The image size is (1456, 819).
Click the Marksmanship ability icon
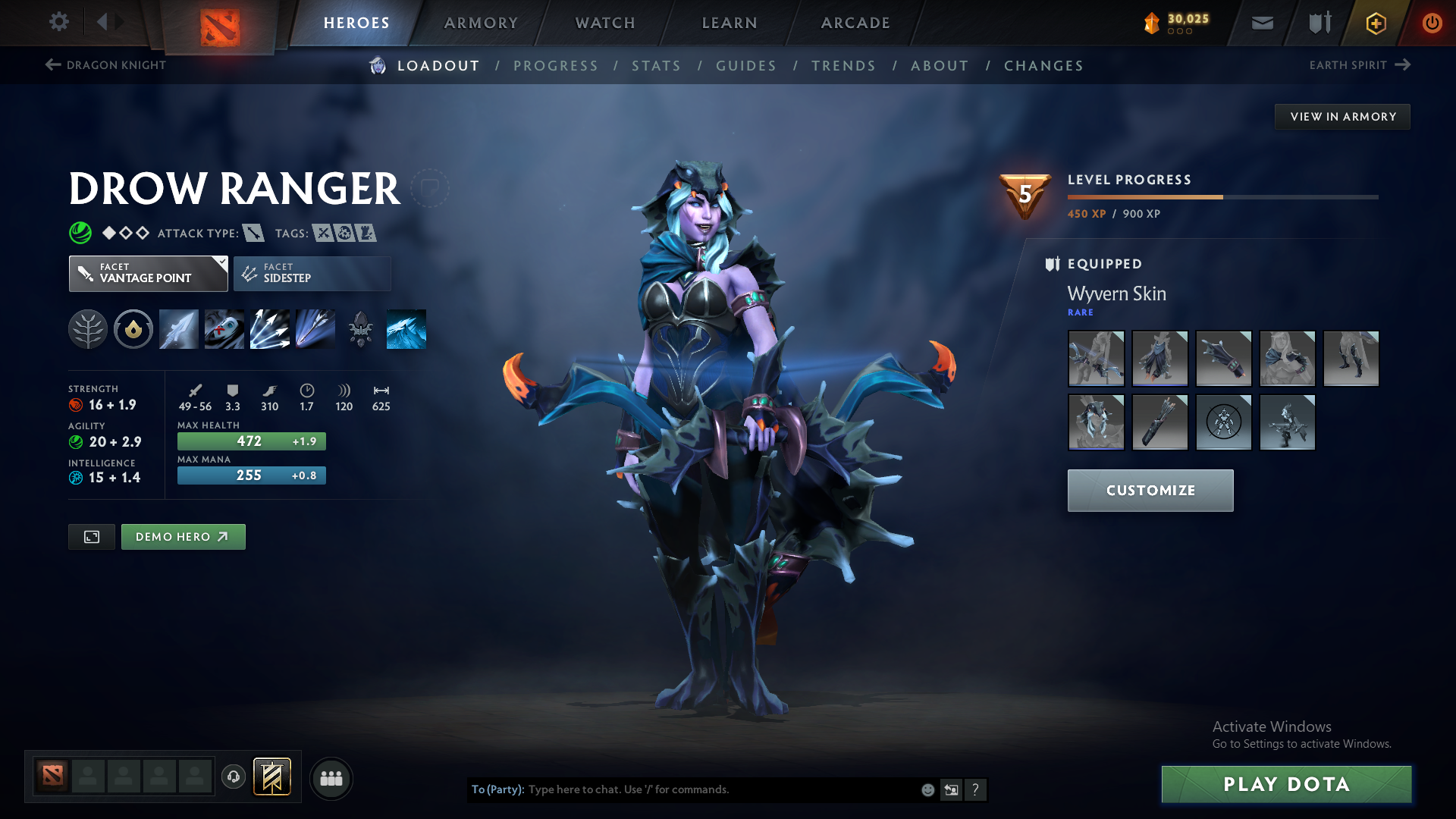[315, 328]
